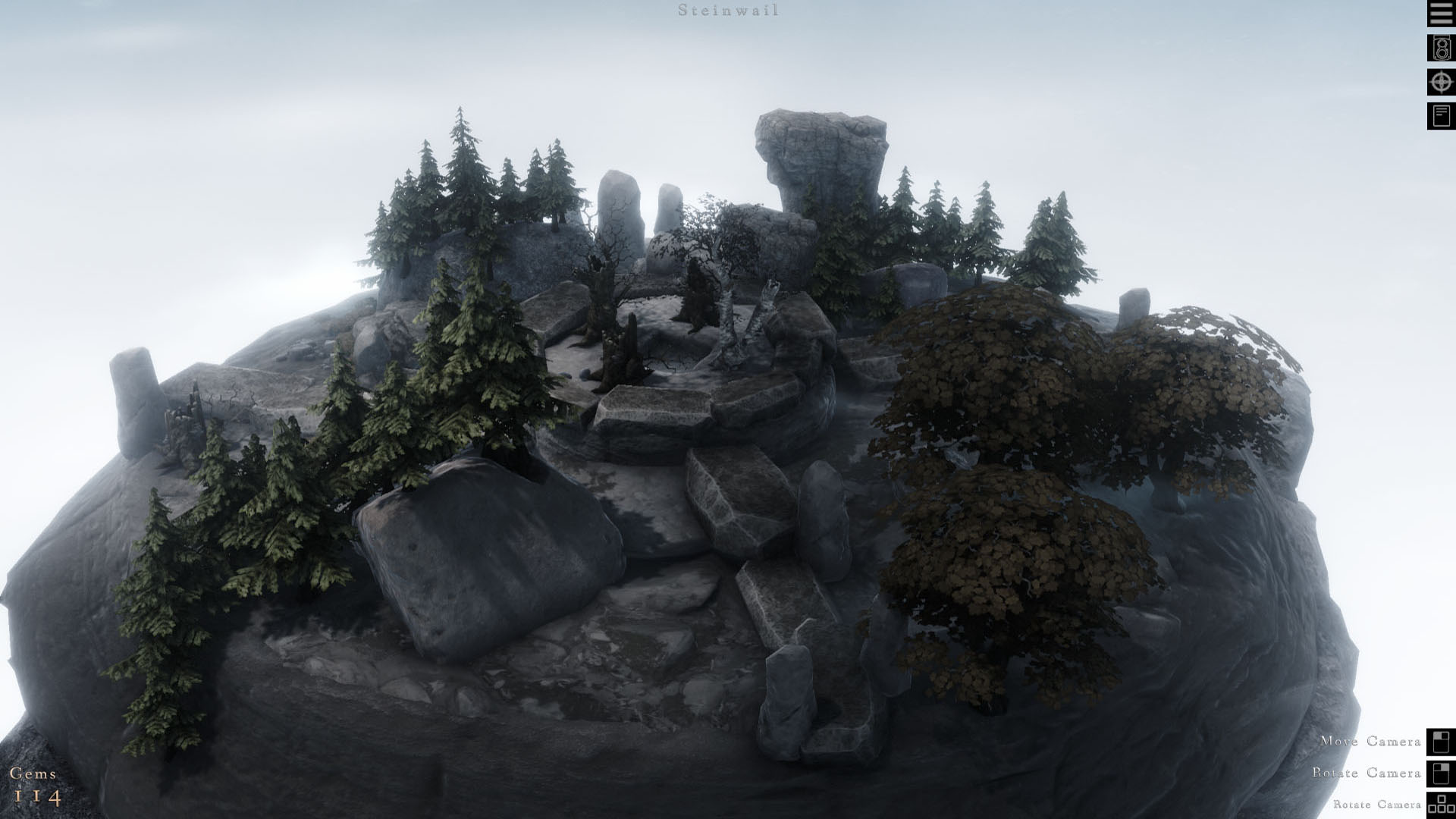1456x819 pixels.
Task: Select the compass targeting icon on the right
Action: pos(1440,83)
